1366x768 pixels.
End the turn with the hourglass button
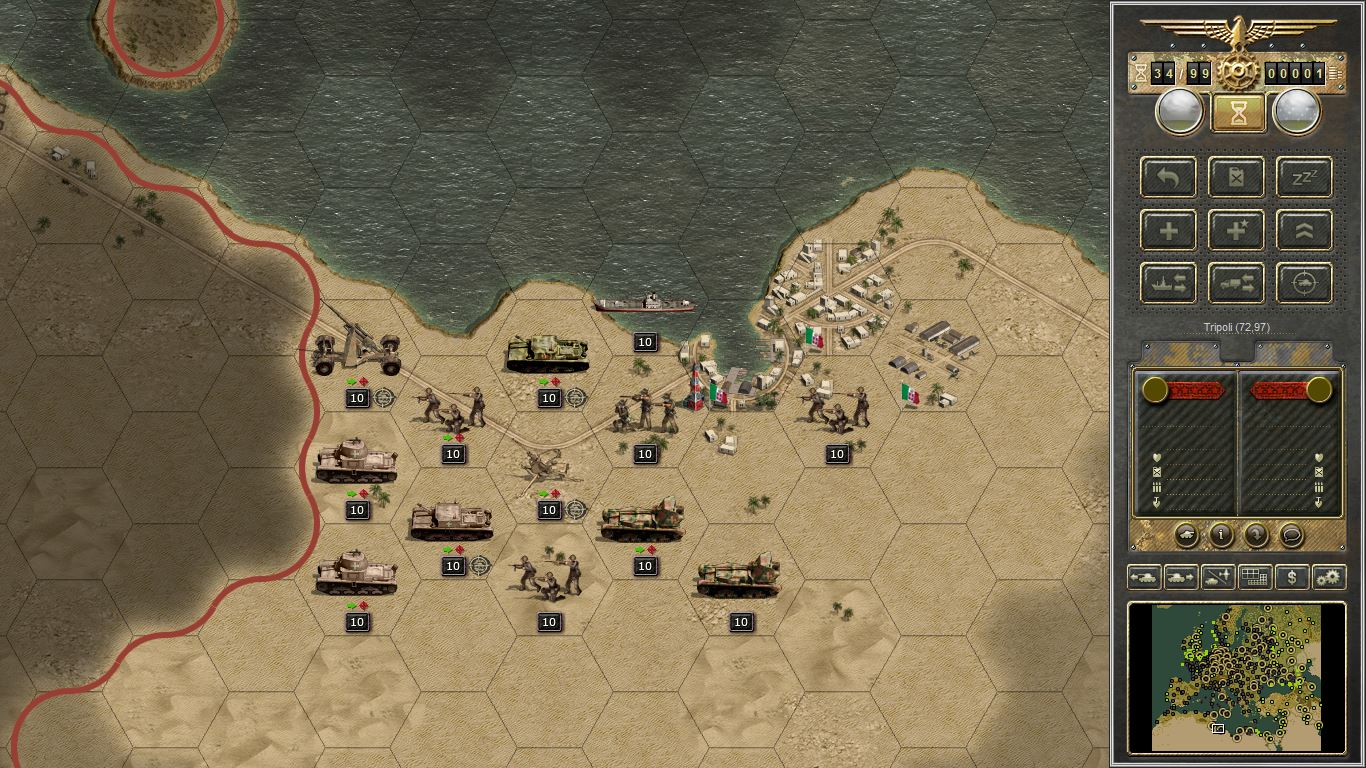(1238, 112)
